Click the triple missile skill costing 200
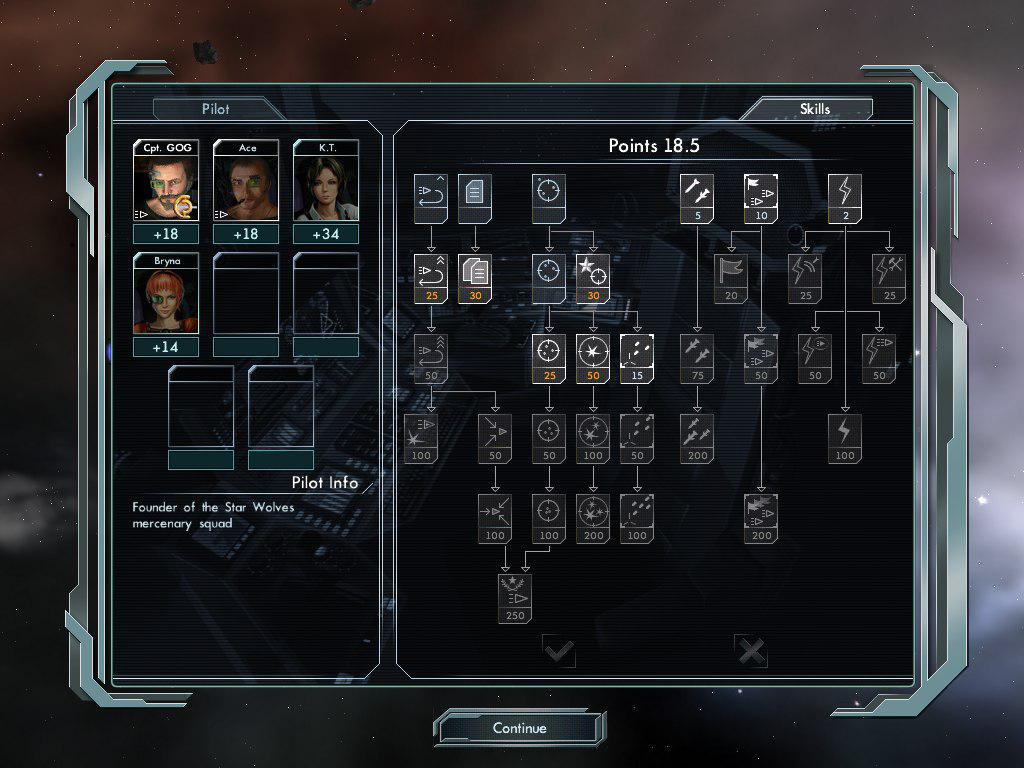This screenshot has height=768, width=1024. [x=697, y=437]
